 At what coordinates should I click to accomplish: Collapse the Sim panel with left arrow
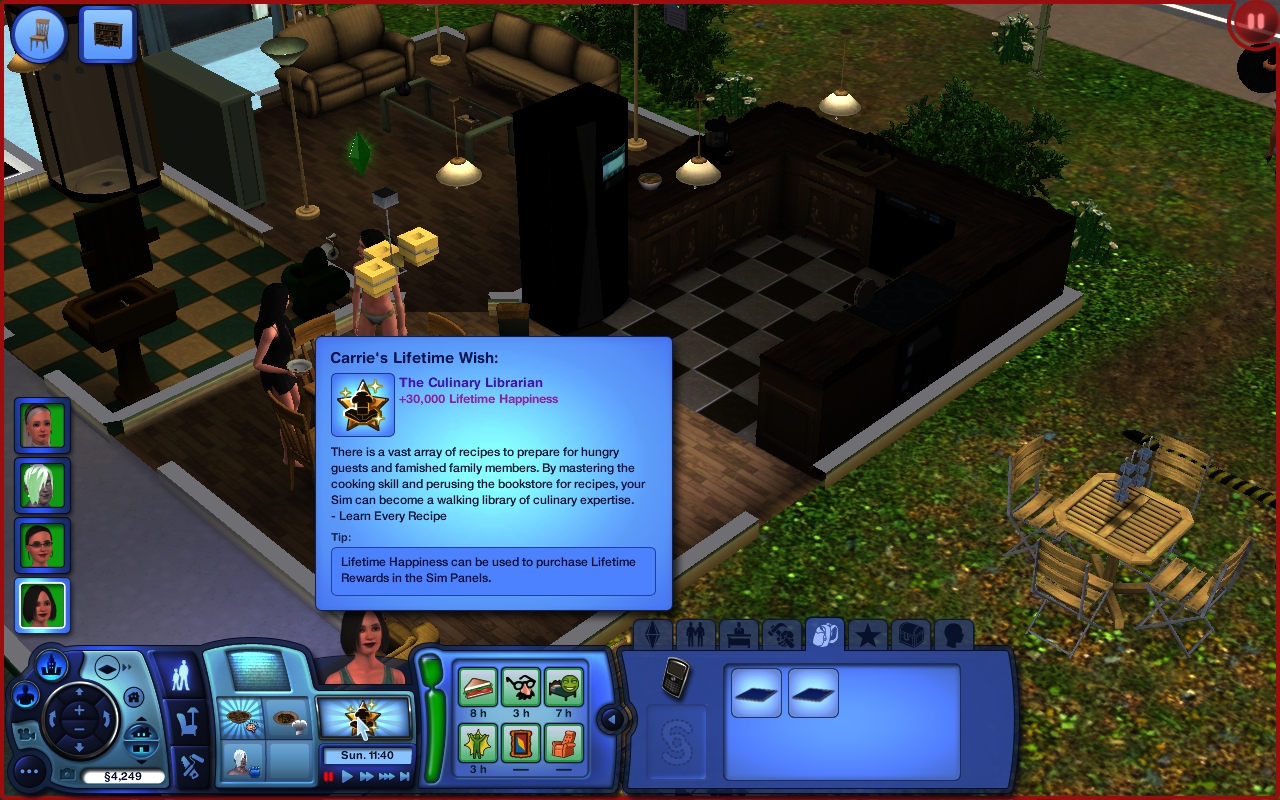click(x=611, y=718)
